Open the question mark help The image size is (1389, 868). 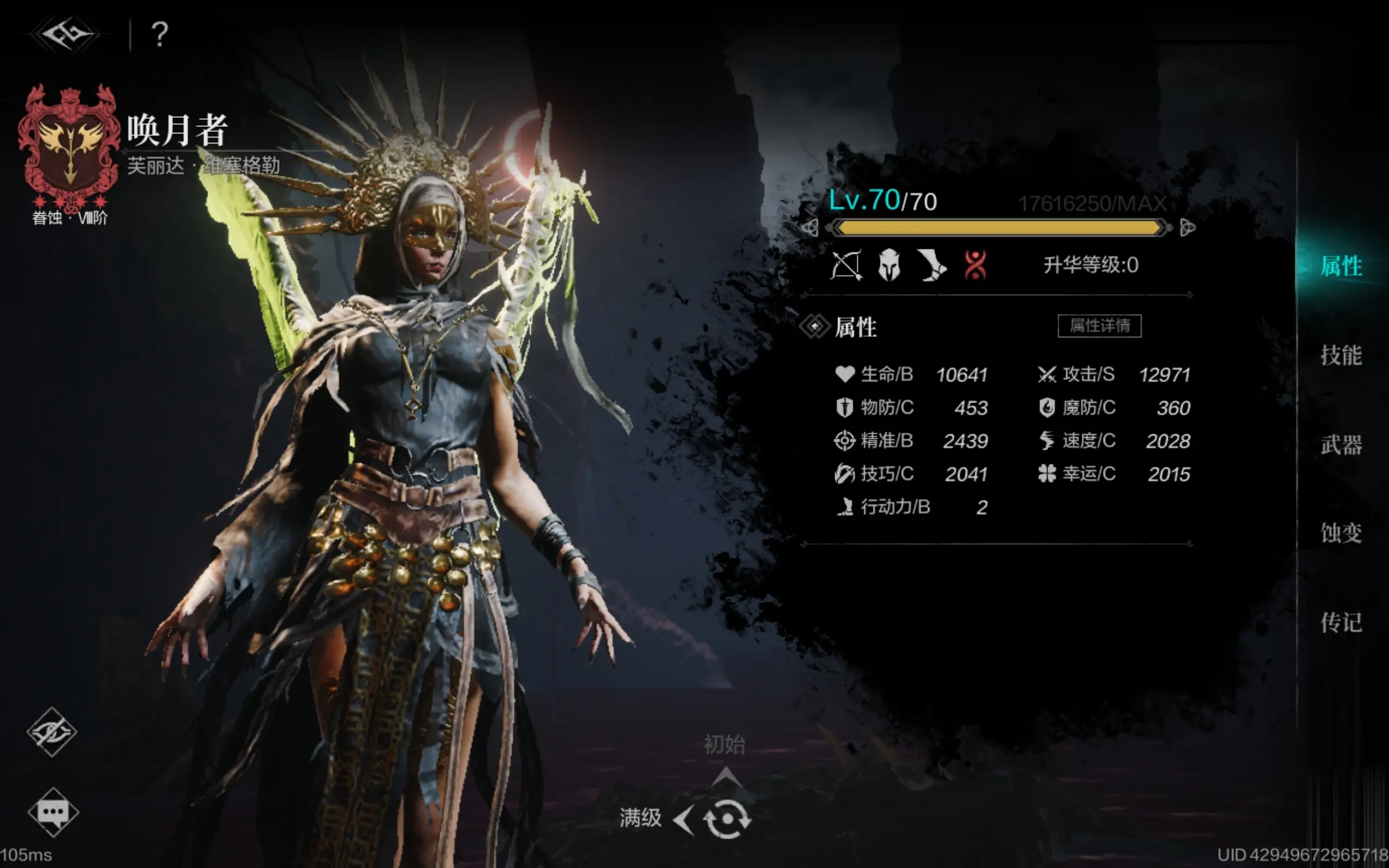pyautogui.click(x=160, y=34)
